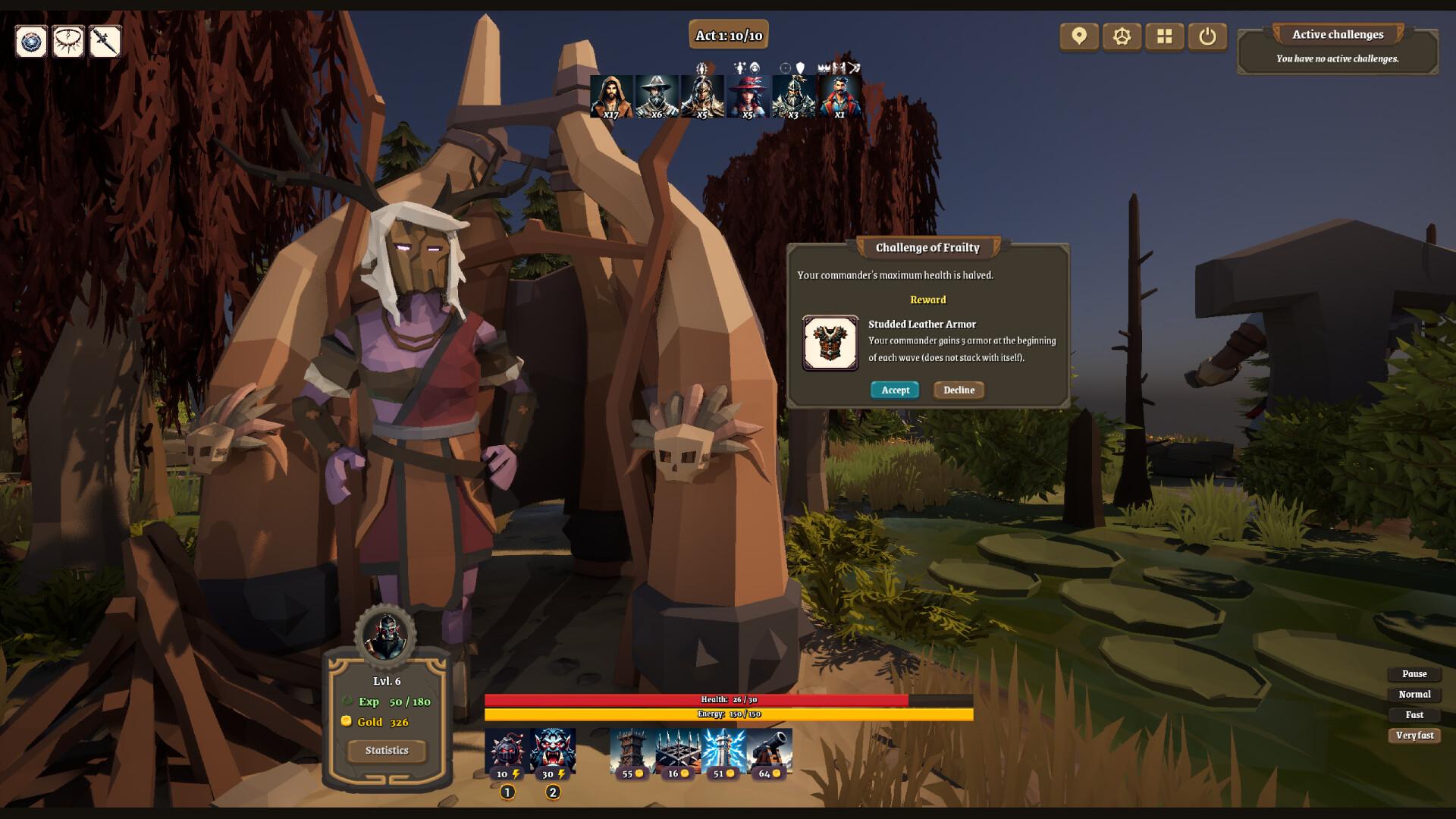1456x819 pixels.
Task: Select Very fast speed setting
Action: tap(1414, 736)
